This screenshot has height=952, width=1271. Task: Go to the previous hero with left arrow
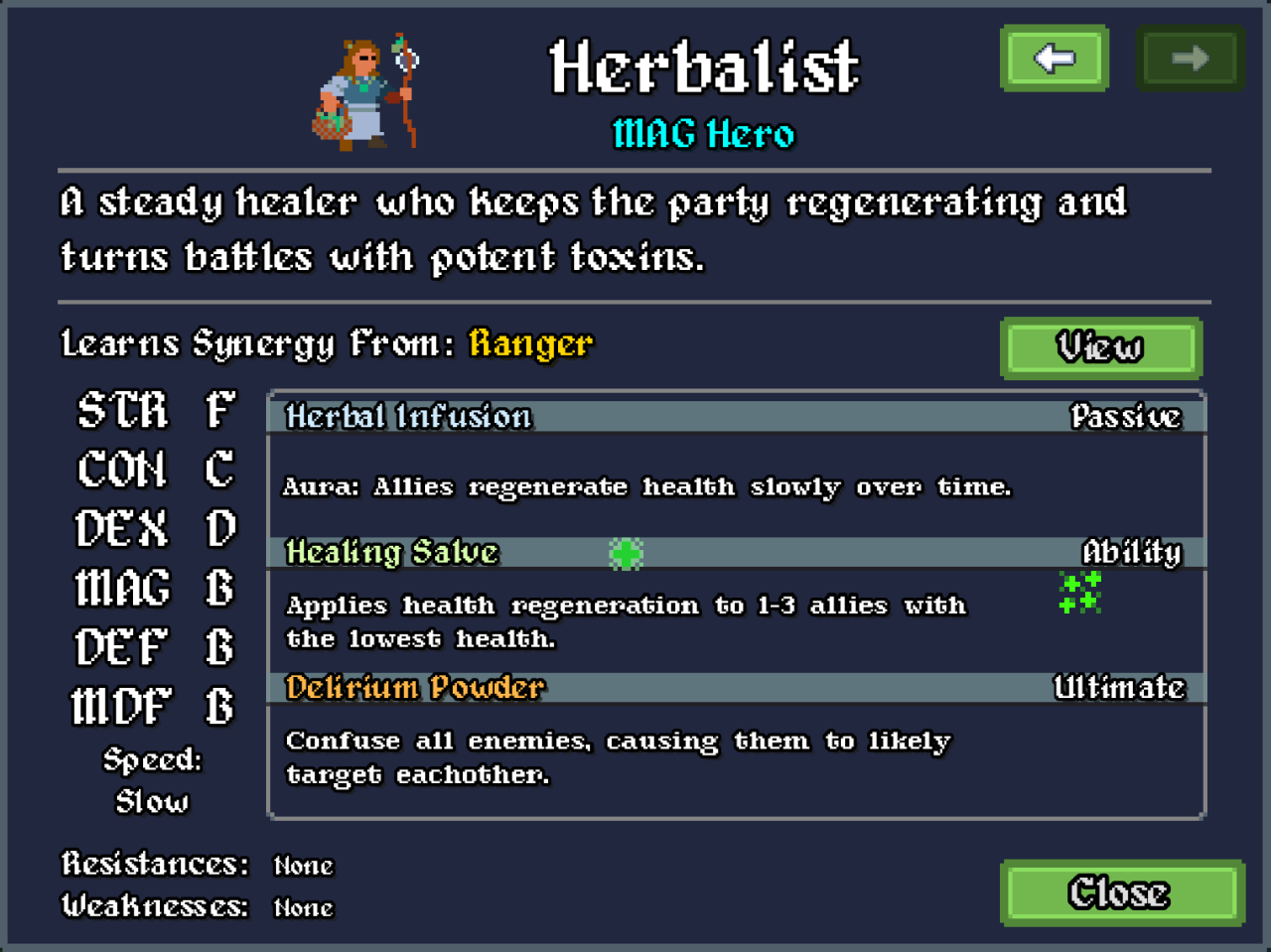[x=1055, y=59]
